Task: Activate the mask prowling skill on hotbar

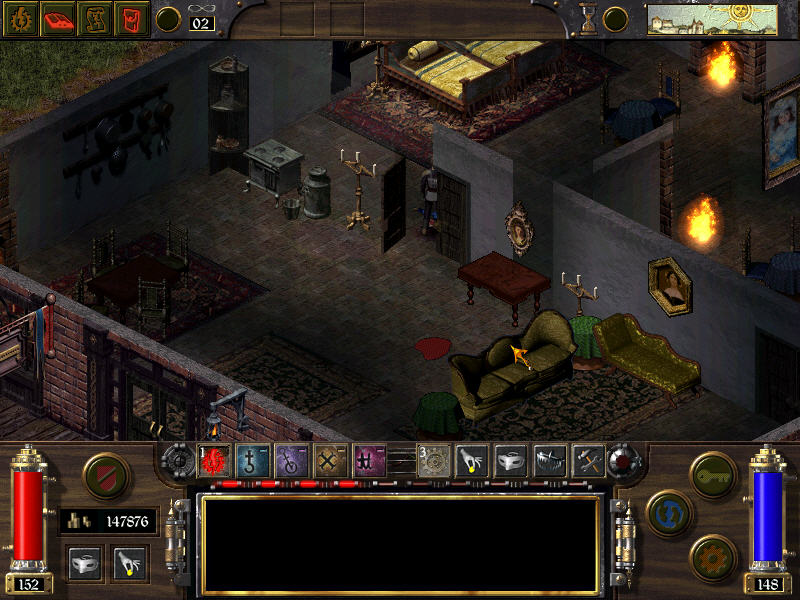Action: [x=511, y=461]
